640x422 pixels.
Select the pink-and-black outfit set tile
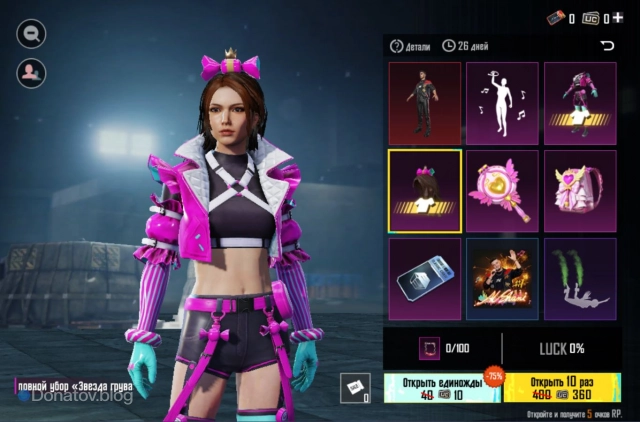coord(580,104)
